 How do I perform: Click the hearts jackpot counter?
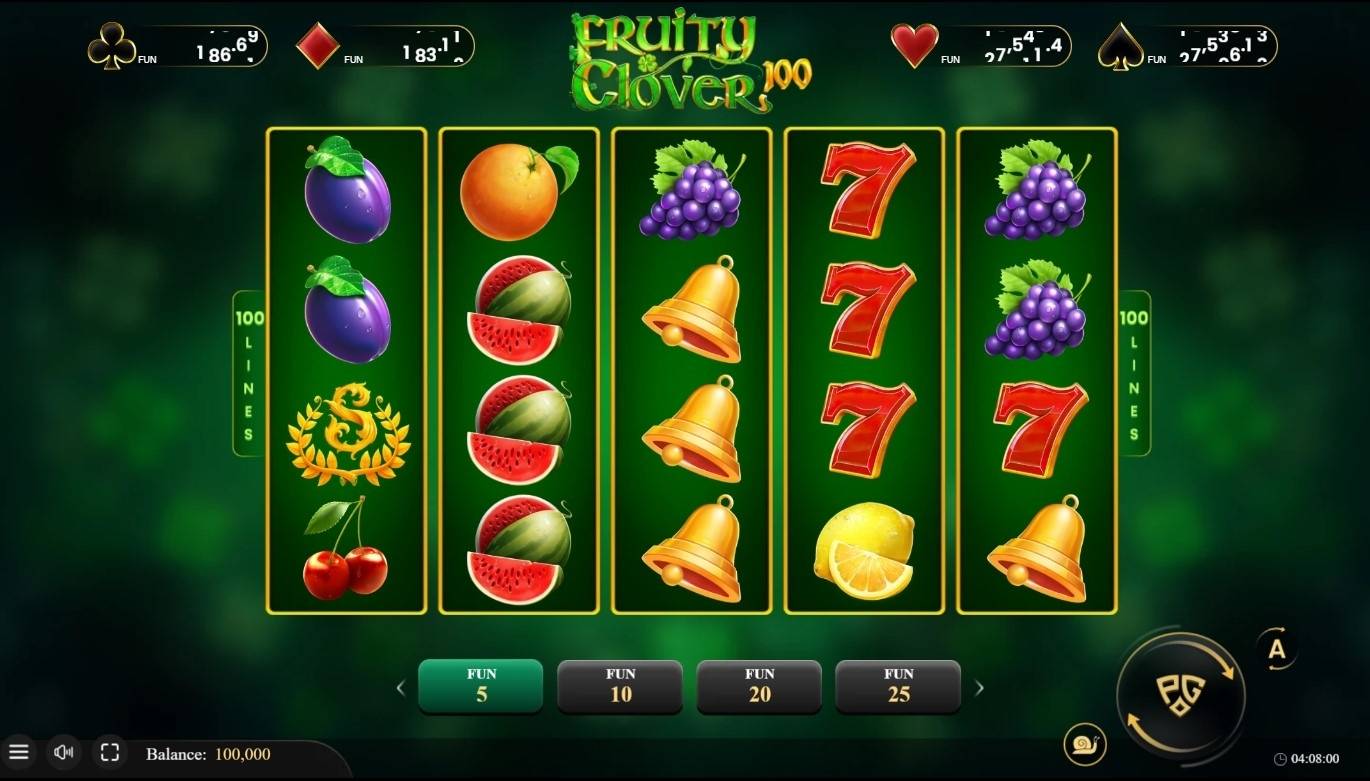tap(914, 45)
